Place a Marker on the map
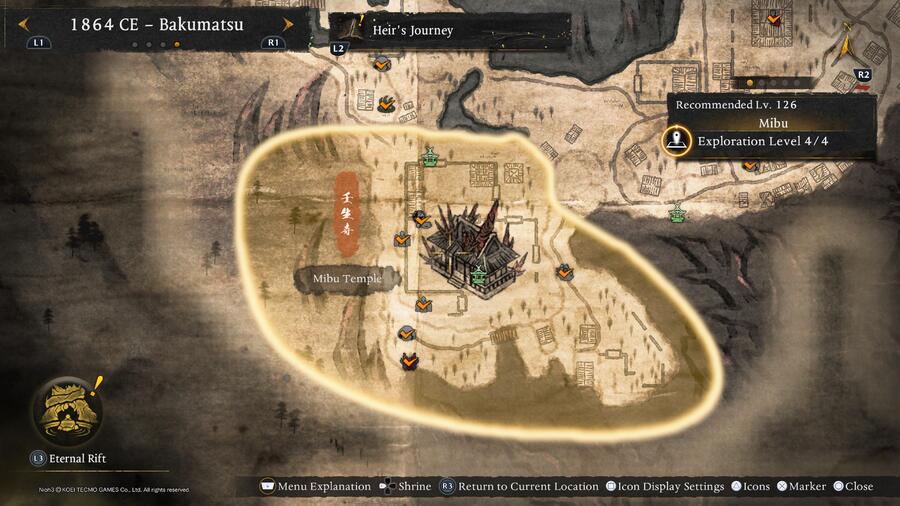900x506 pixels. (x=801, y=486)
